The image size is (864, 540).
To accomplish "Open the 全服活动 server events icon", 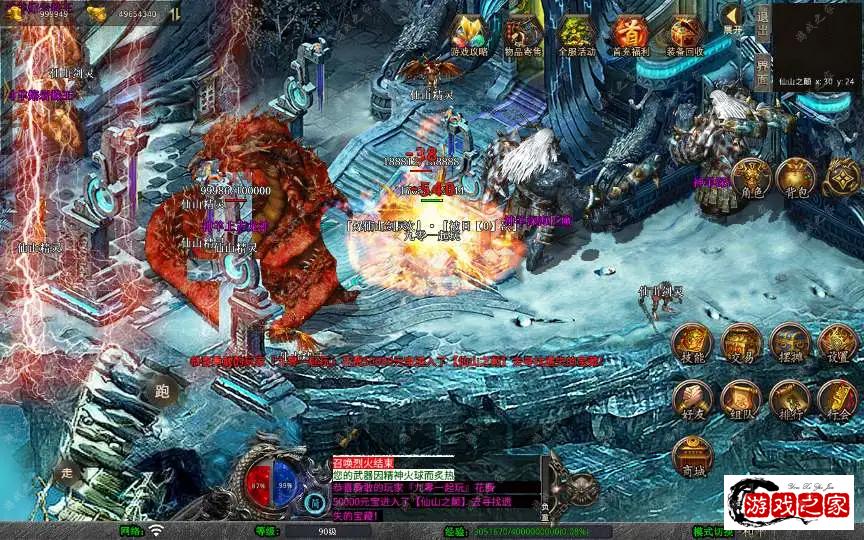I will pyautogui.click(x=577, y=35).
